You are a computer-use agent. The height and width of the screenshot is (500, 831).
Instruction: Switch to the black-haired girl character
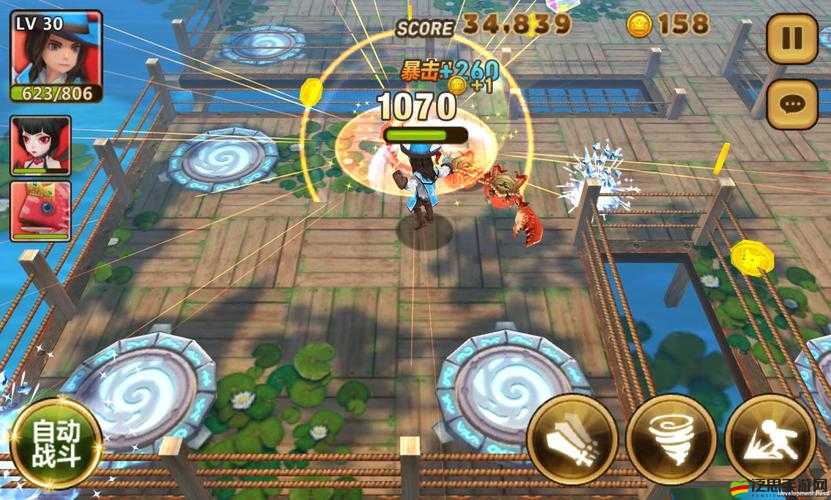point(40,145)
